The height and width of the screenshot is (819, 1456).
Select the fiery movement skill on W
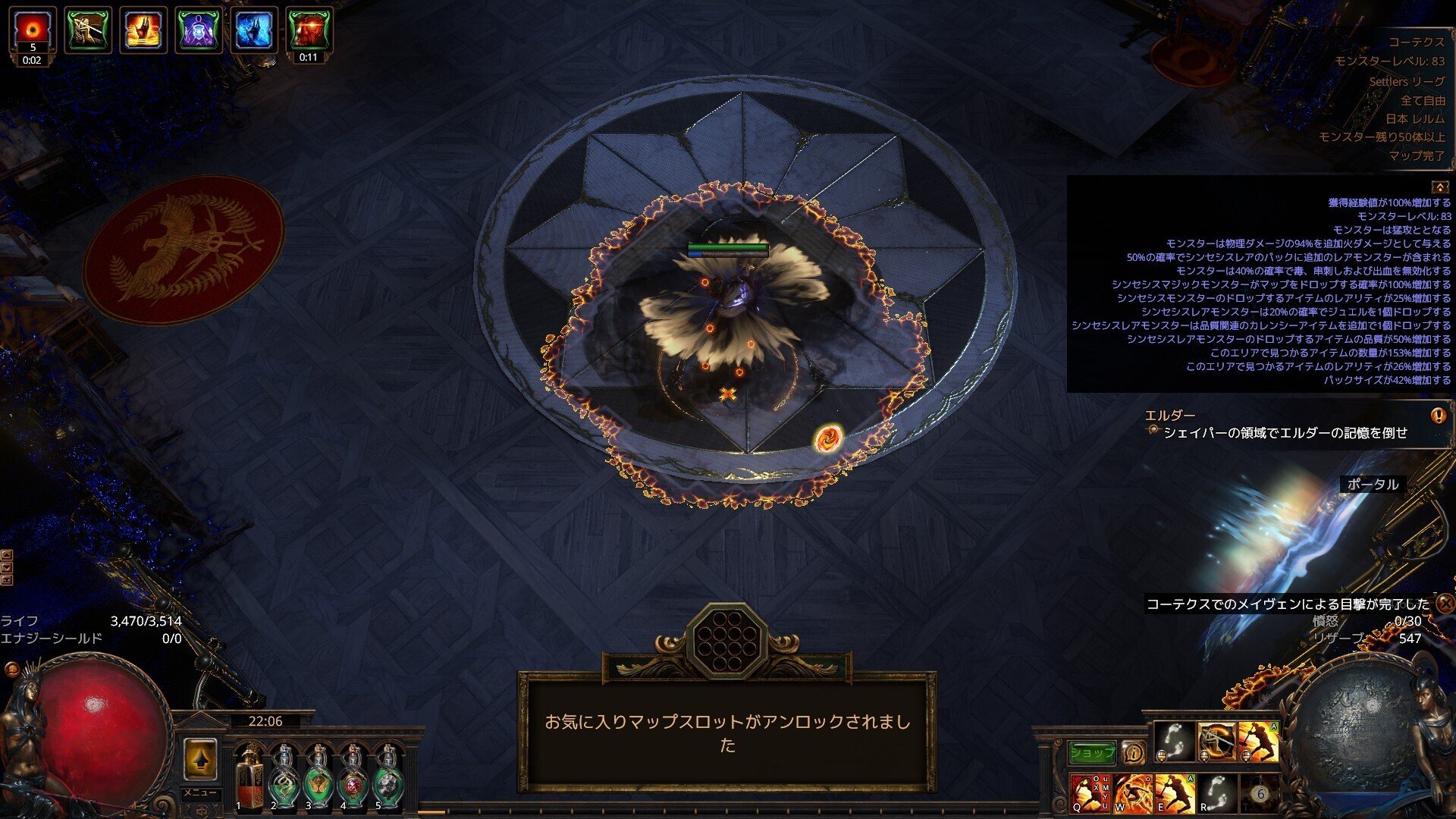pos(1132,792)
